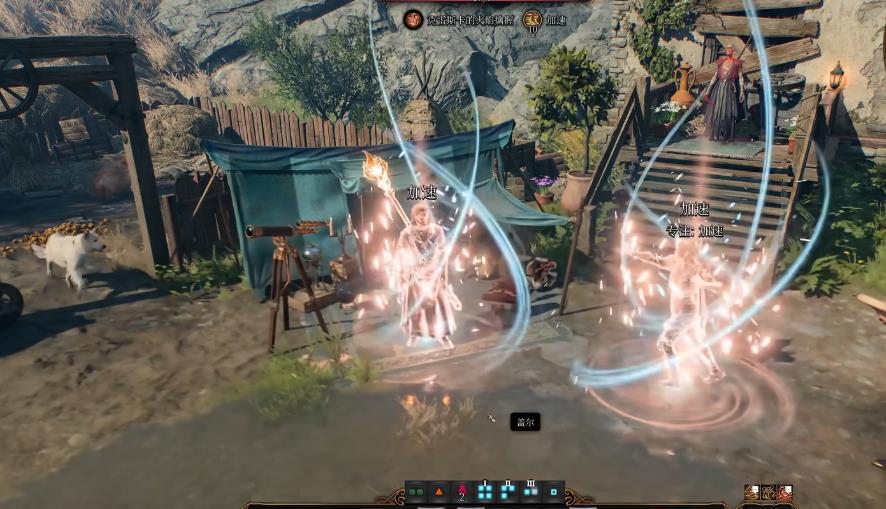The height and width of the screenshot is (509, 886).
Task: Inspect the Haste (加速) status icon
Action: (532, 19)
